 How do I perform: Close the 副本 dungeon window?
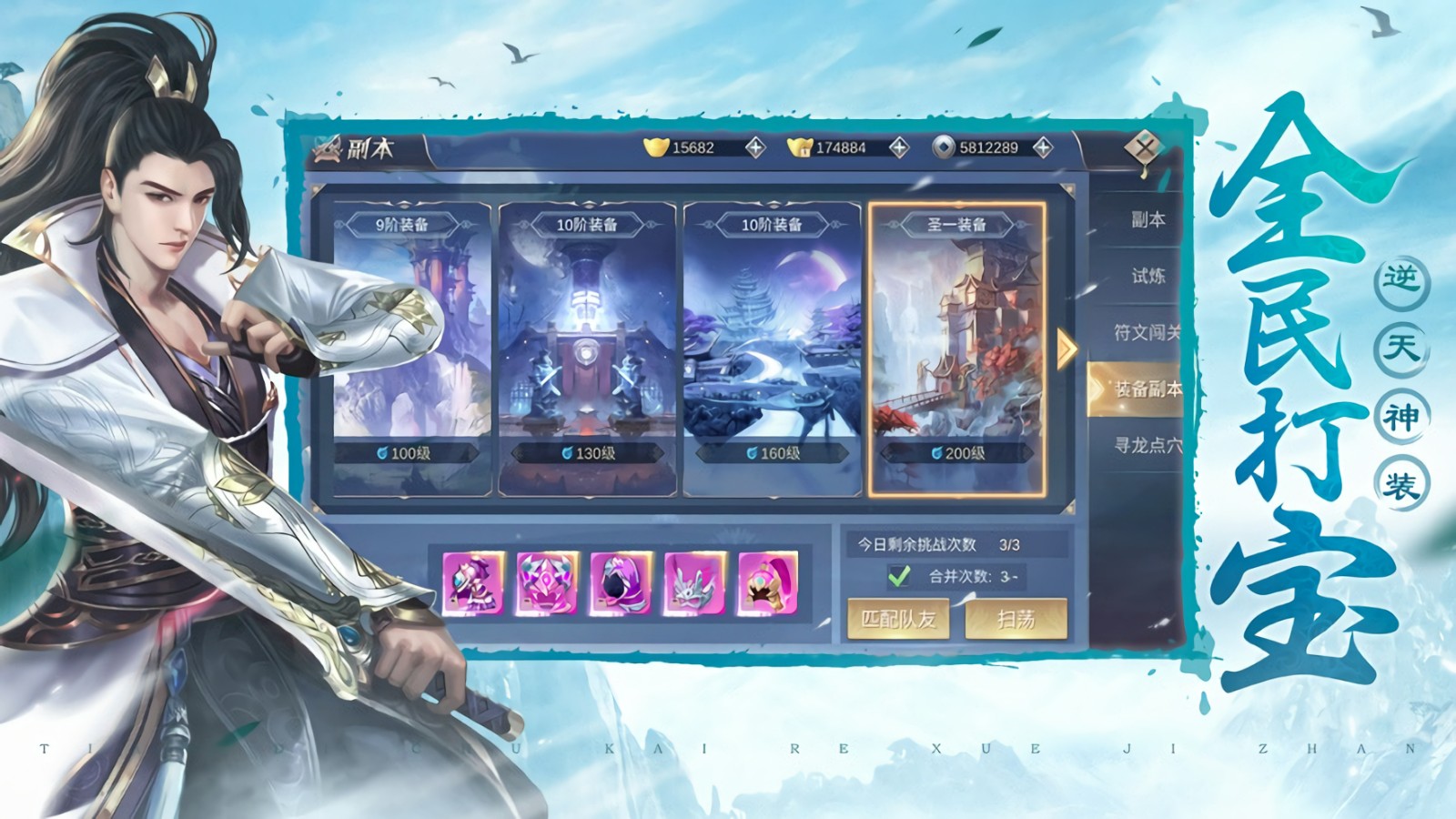coord(1144,146)
